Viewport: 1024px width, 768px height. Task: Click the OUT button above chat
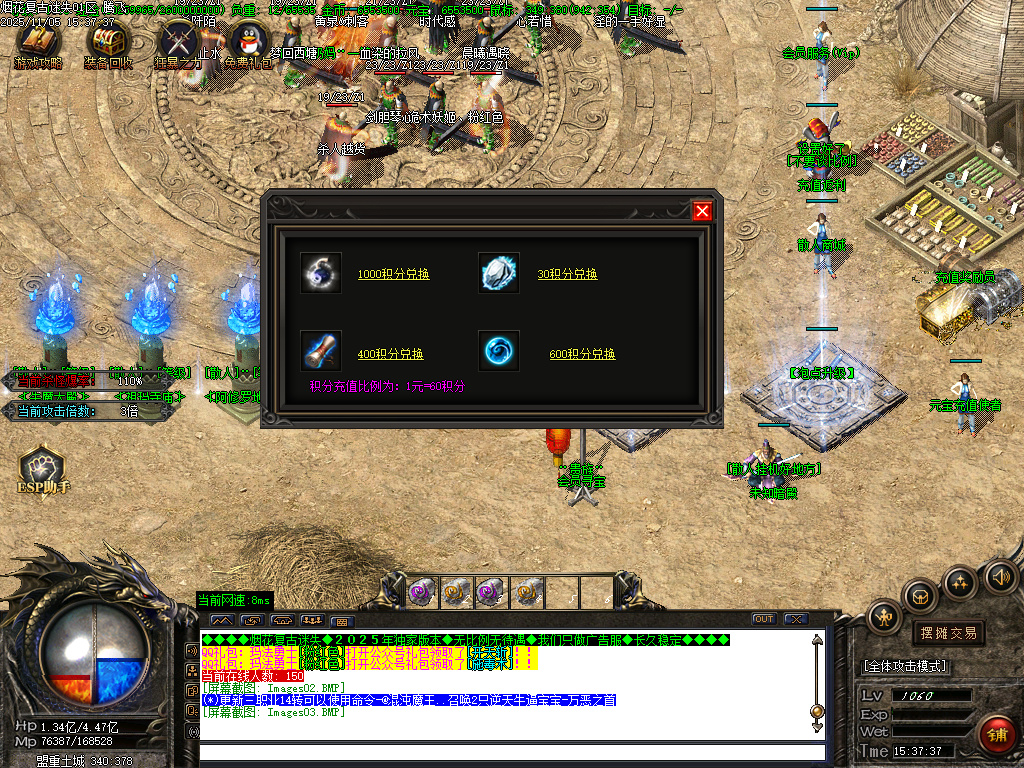[x=764, y=619]
